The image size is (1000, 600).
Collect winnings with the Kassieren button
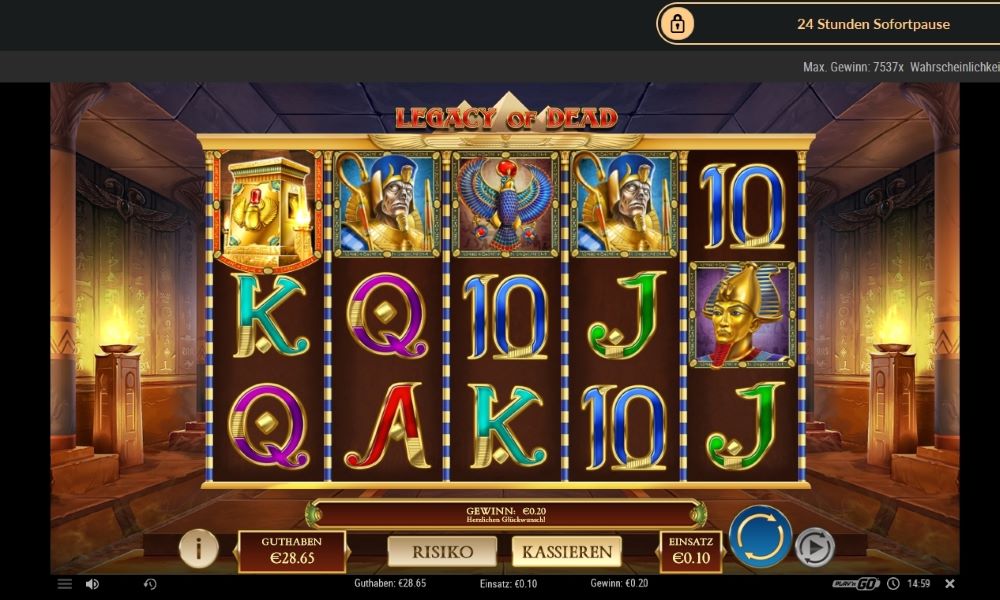(x=566, y=551)
